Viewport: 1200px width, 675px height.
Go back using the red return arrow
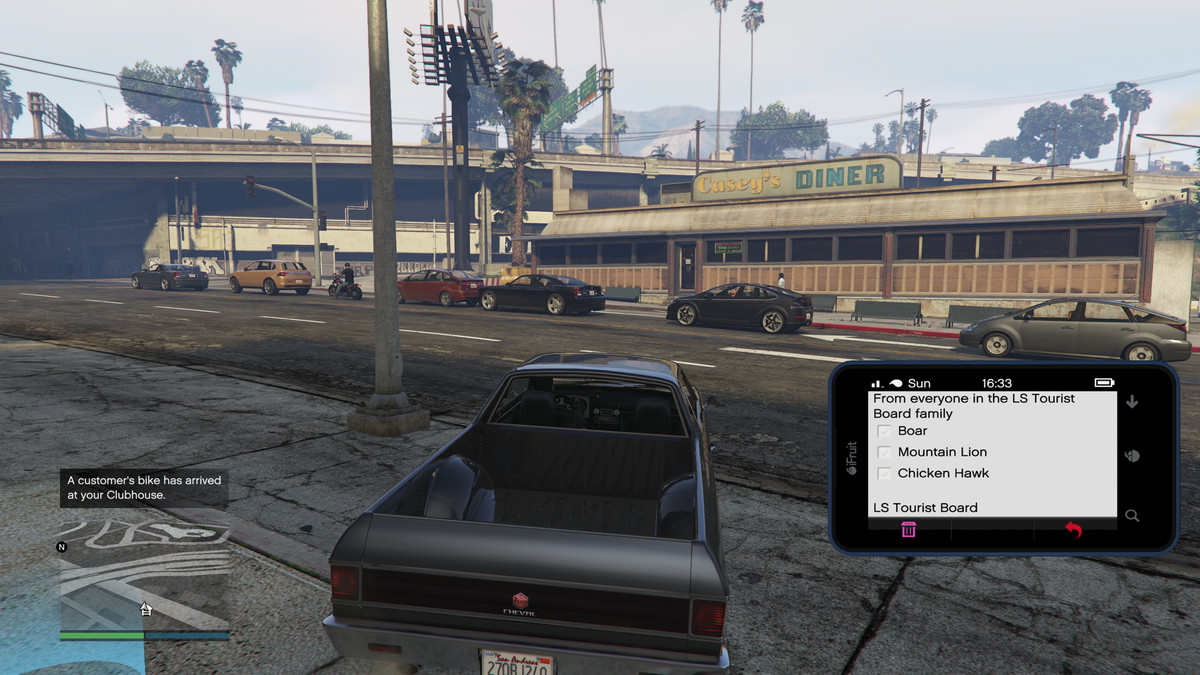1073,530
